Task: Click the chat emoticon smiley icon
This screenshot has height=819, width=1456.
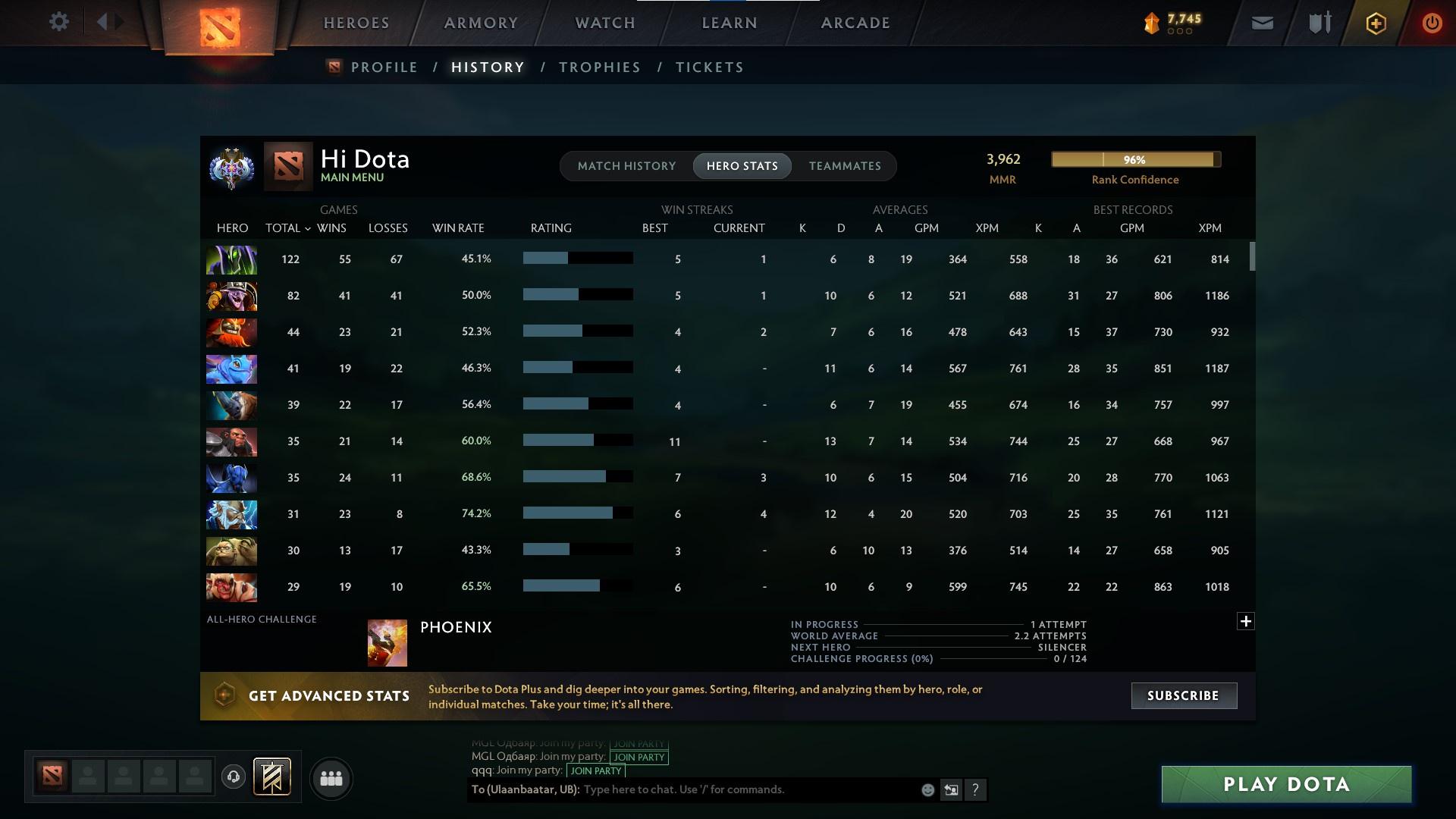Action: [927, 789]
